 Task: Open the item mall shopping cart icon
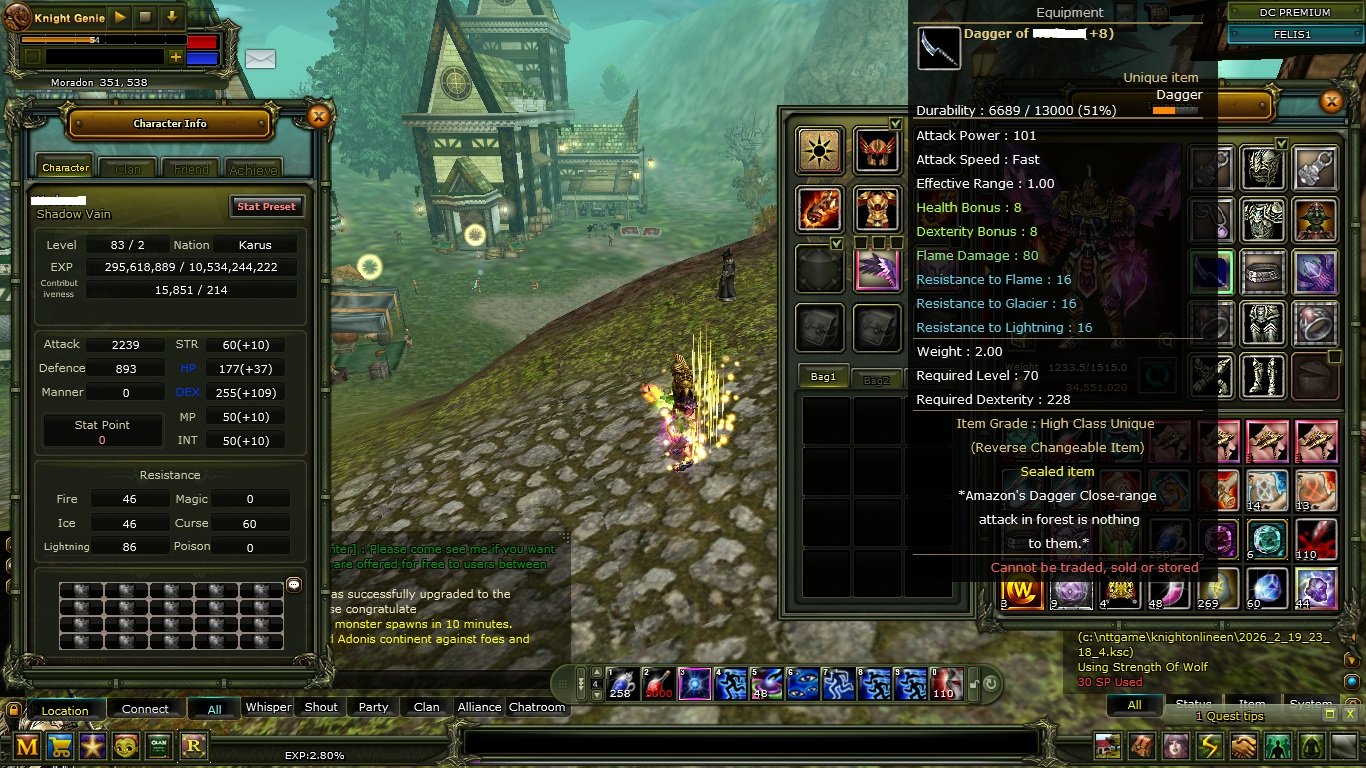tap(59, 746)
